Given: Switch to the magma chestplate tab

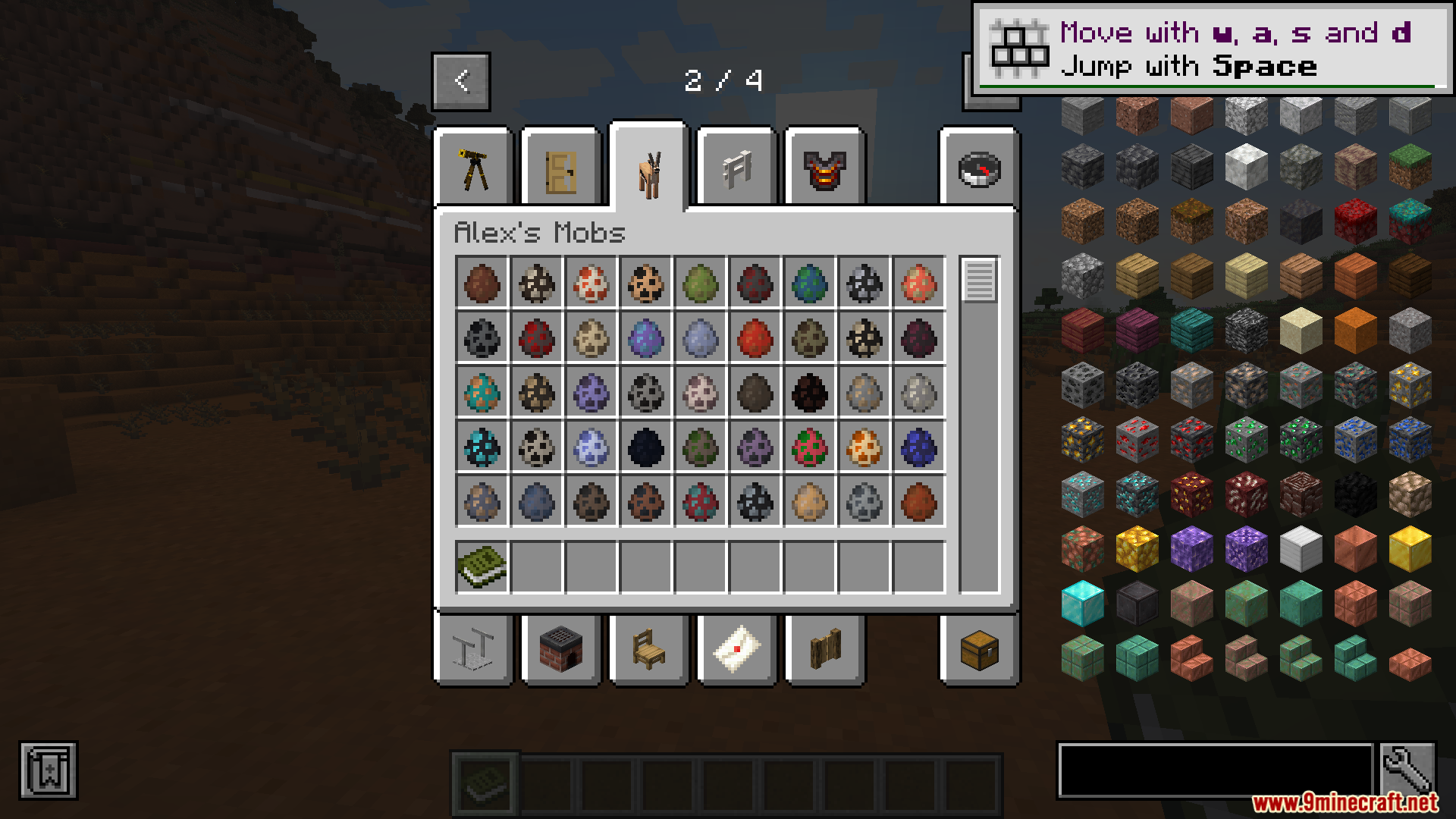Looking at the screenshot, I should pos(825,168).
